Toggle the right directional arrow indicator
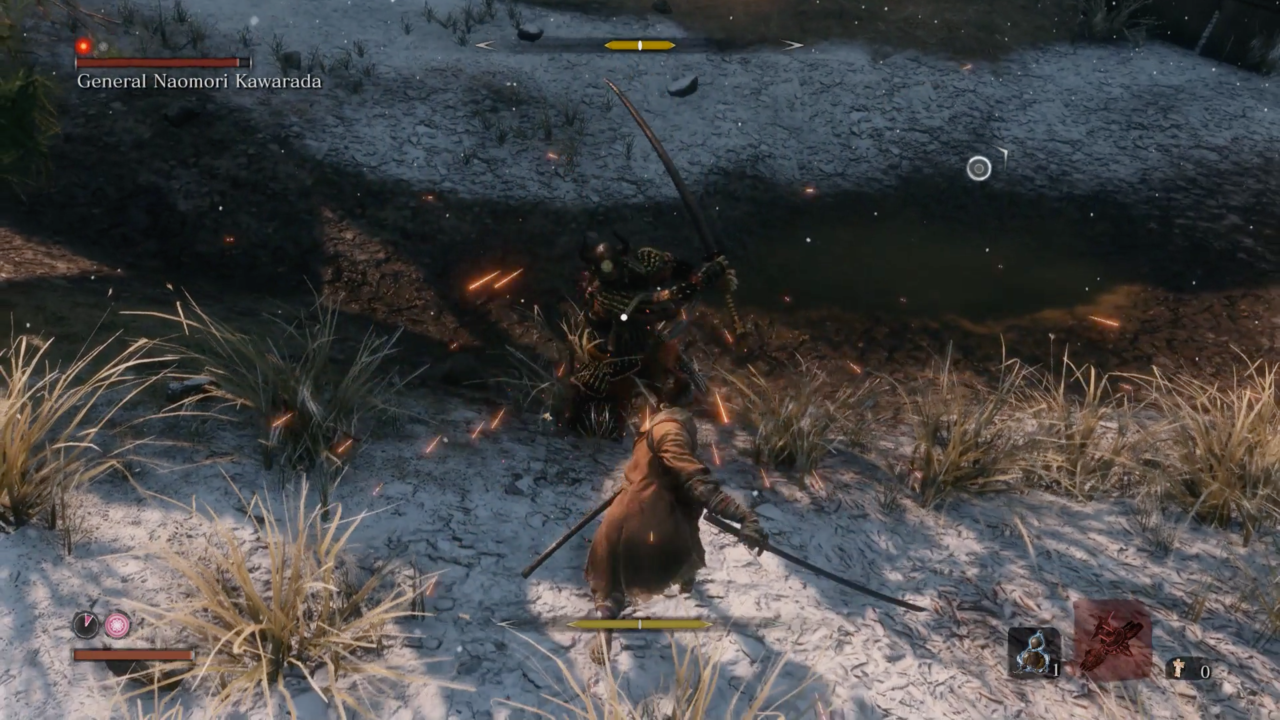This screenshot has height=720, width=1280. (791, 44)
